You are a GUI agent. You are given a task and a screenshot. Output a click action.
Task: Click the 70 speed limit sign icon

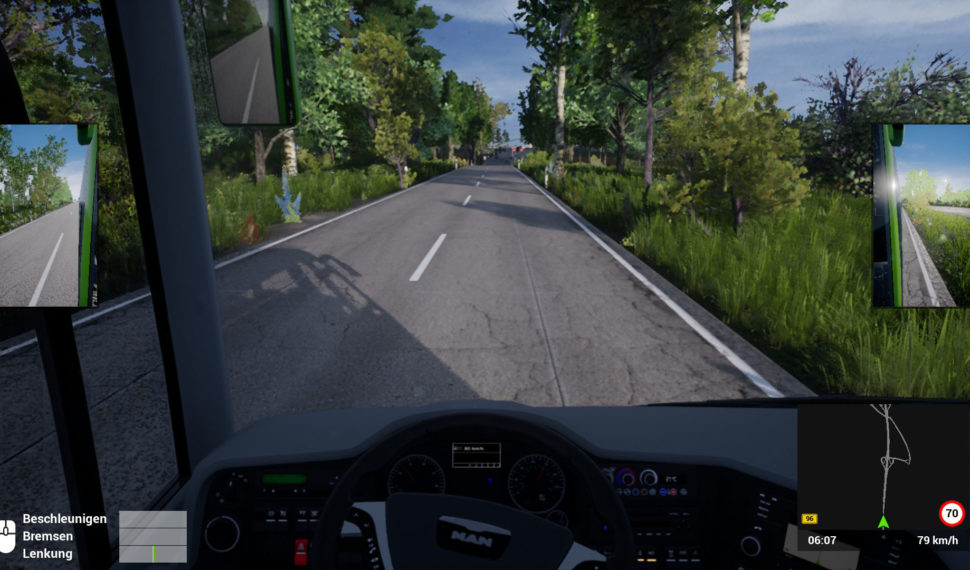click(952, 514)
